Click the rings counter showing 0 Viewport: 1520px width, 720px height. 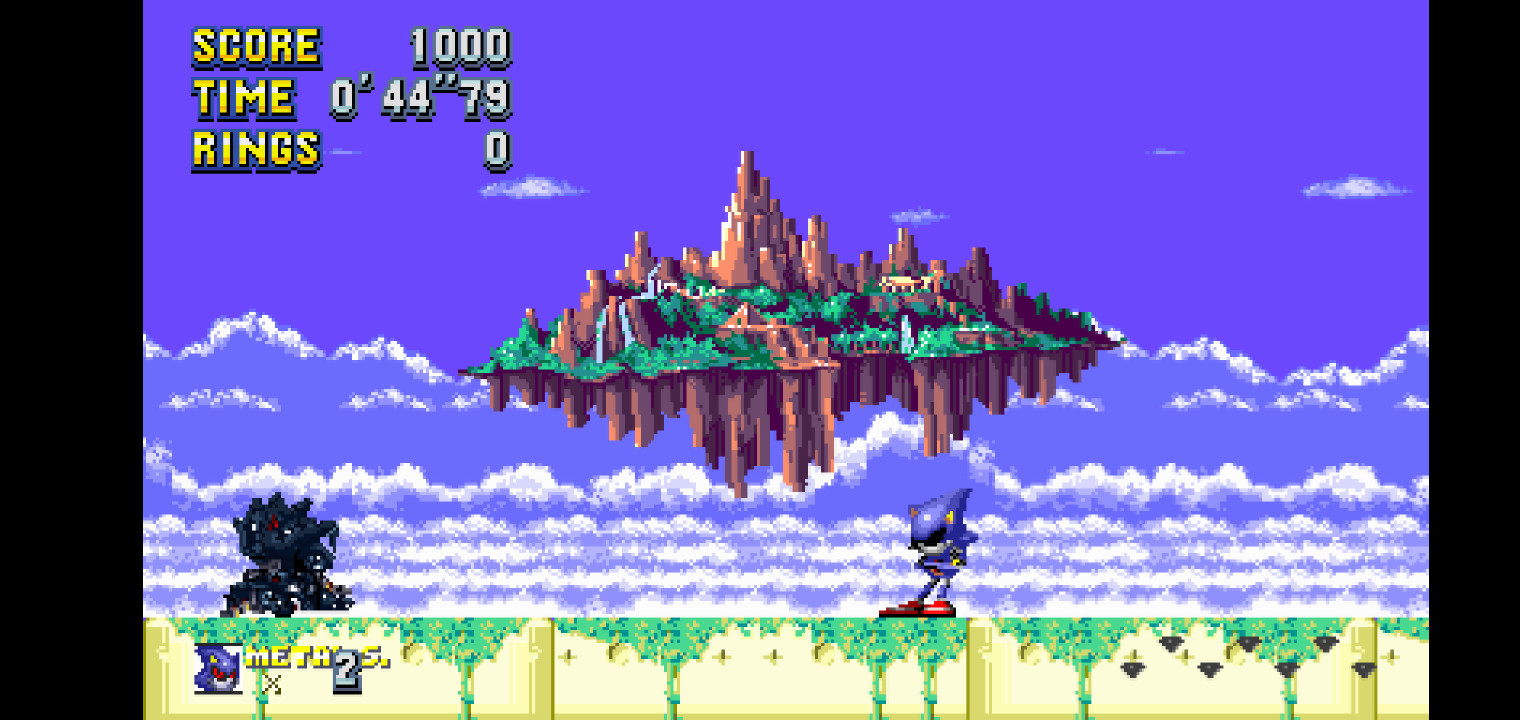500,150
